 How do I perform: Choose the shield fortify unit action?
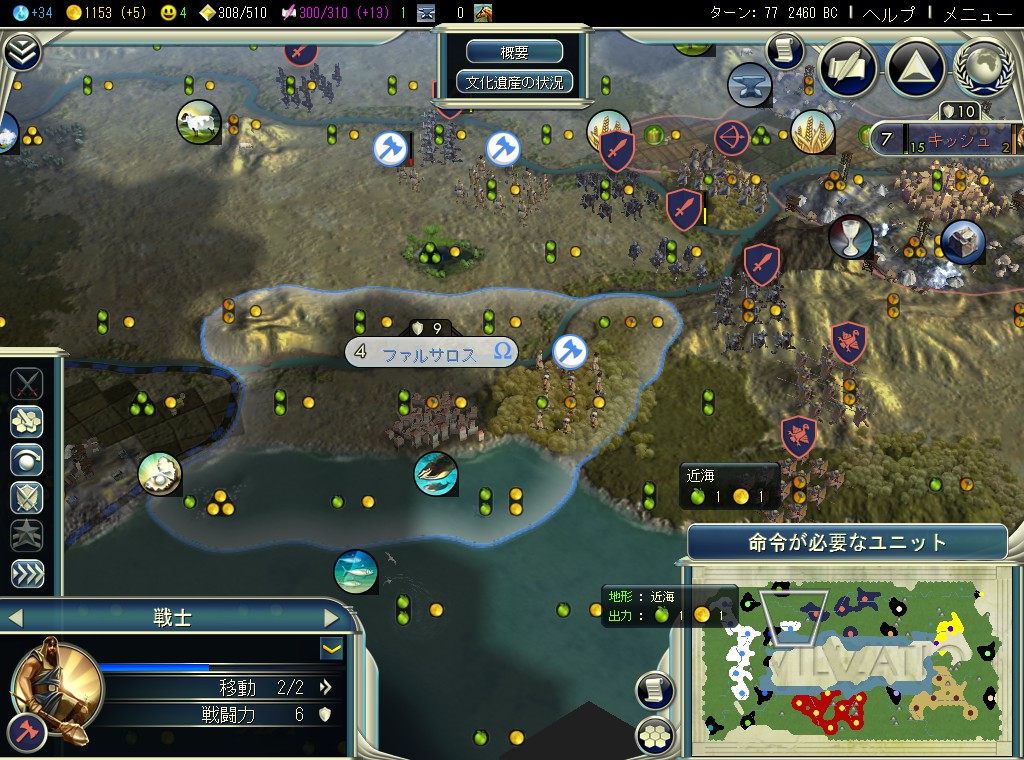[x=26, y=497]
